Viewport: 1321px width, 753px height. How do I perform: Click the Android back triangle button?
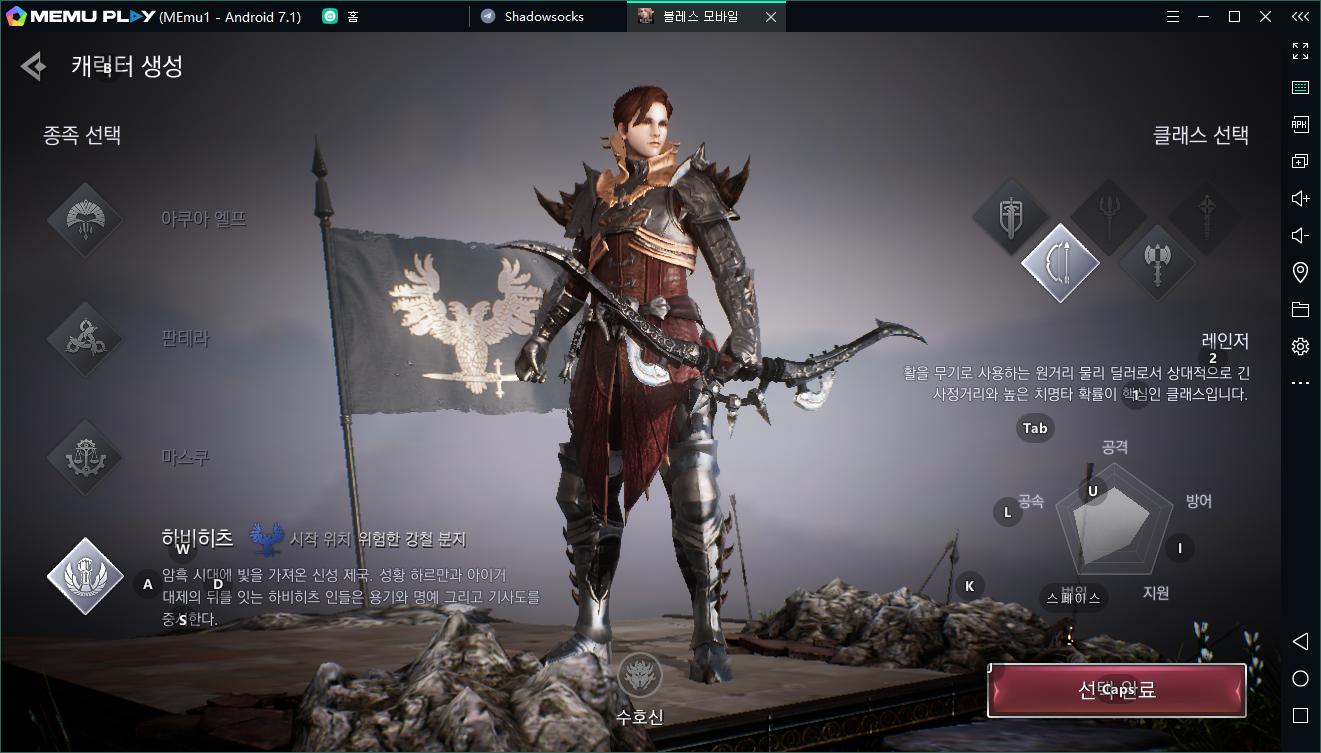[1300, 641]
